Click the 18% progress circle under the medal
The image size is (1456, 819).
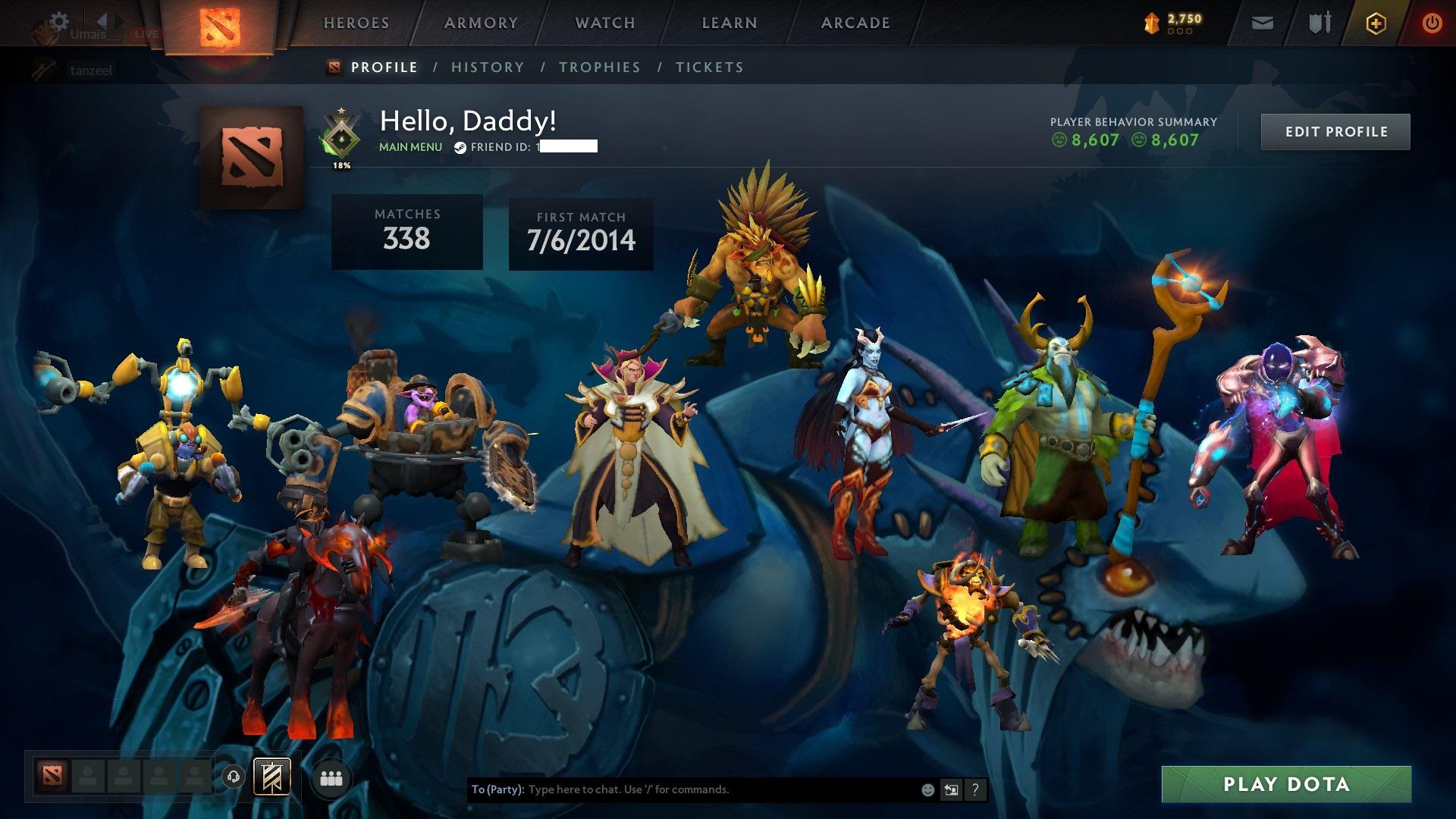click(x=341, y=163)
